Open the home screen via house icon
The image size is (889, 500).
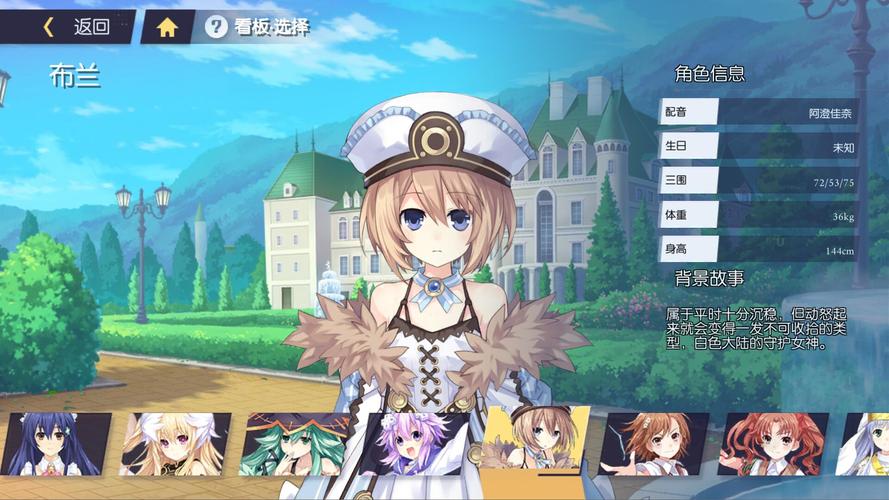click(x=167, y=27)
